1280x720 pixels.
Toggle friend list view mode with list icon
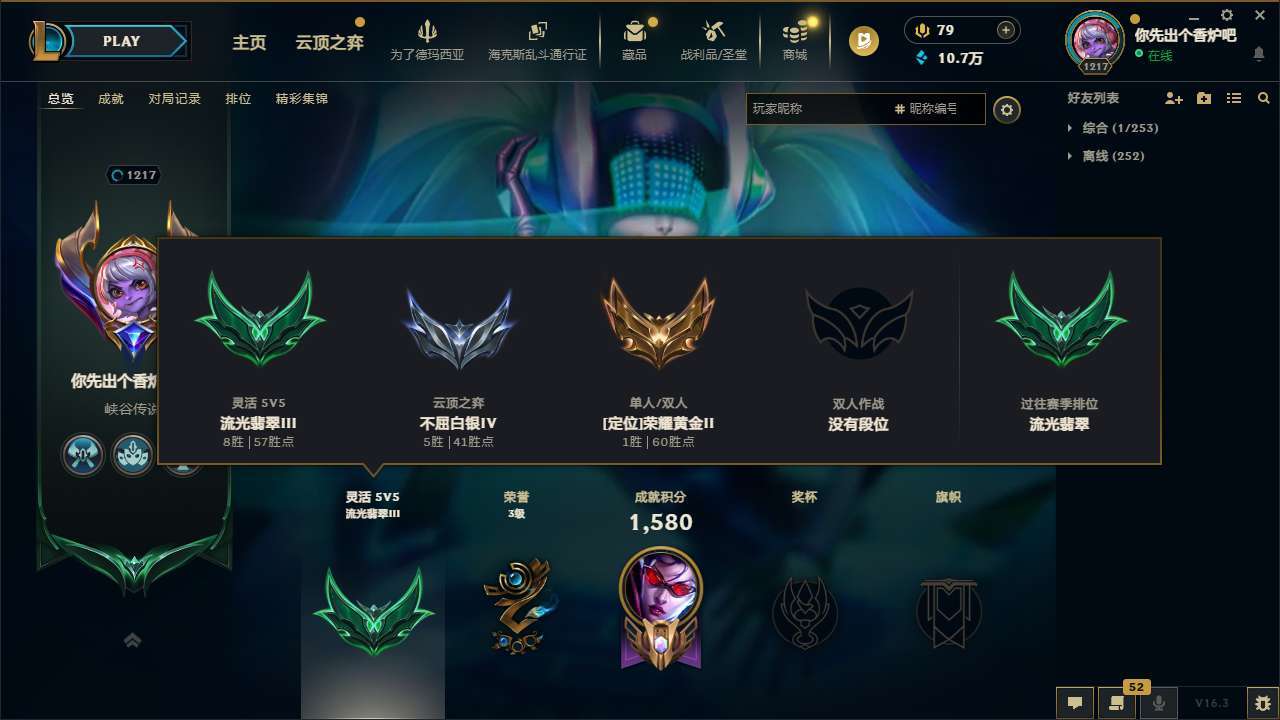coord(1233,98)
